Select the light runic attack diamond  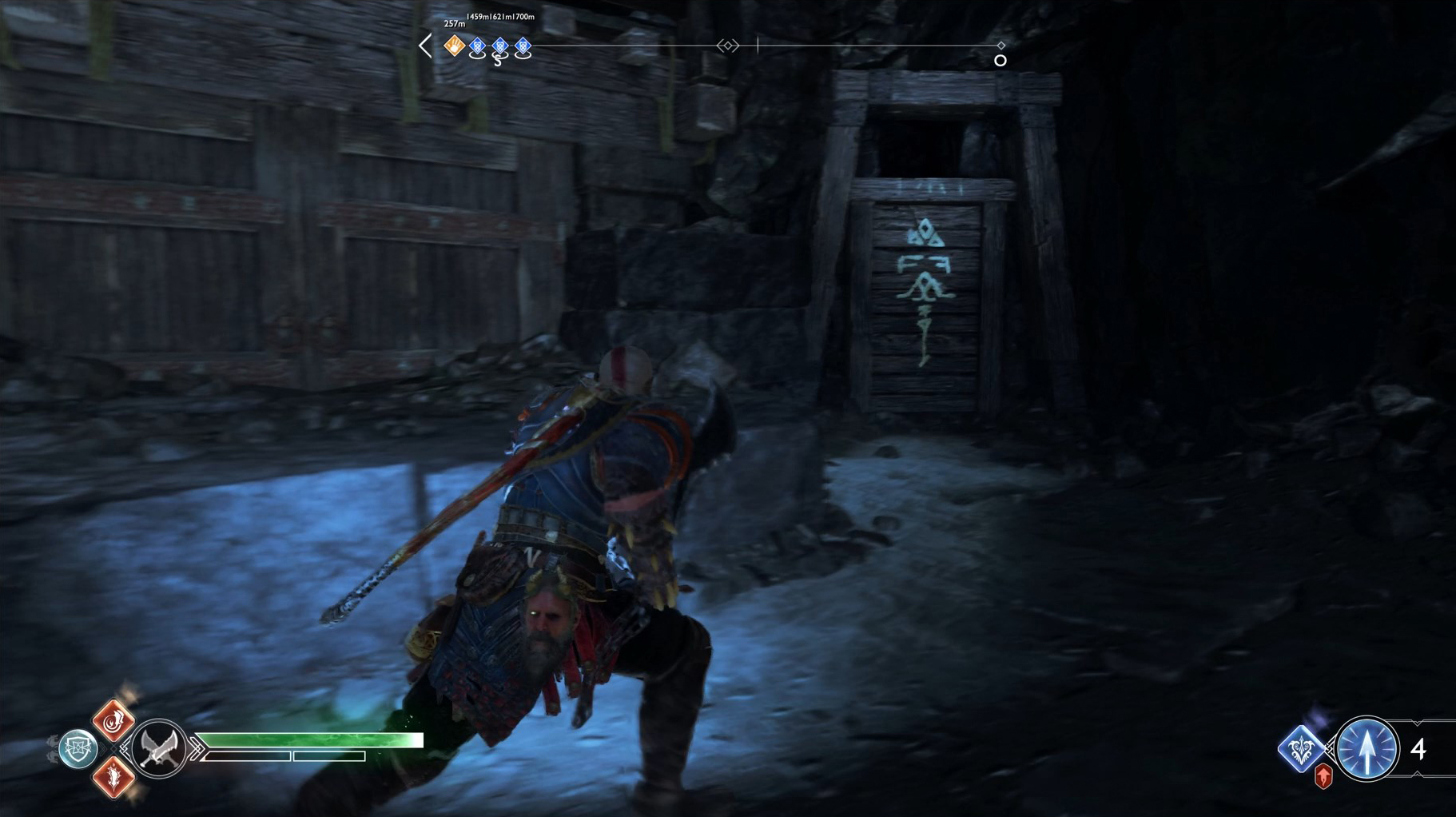[x=113, y=723]
